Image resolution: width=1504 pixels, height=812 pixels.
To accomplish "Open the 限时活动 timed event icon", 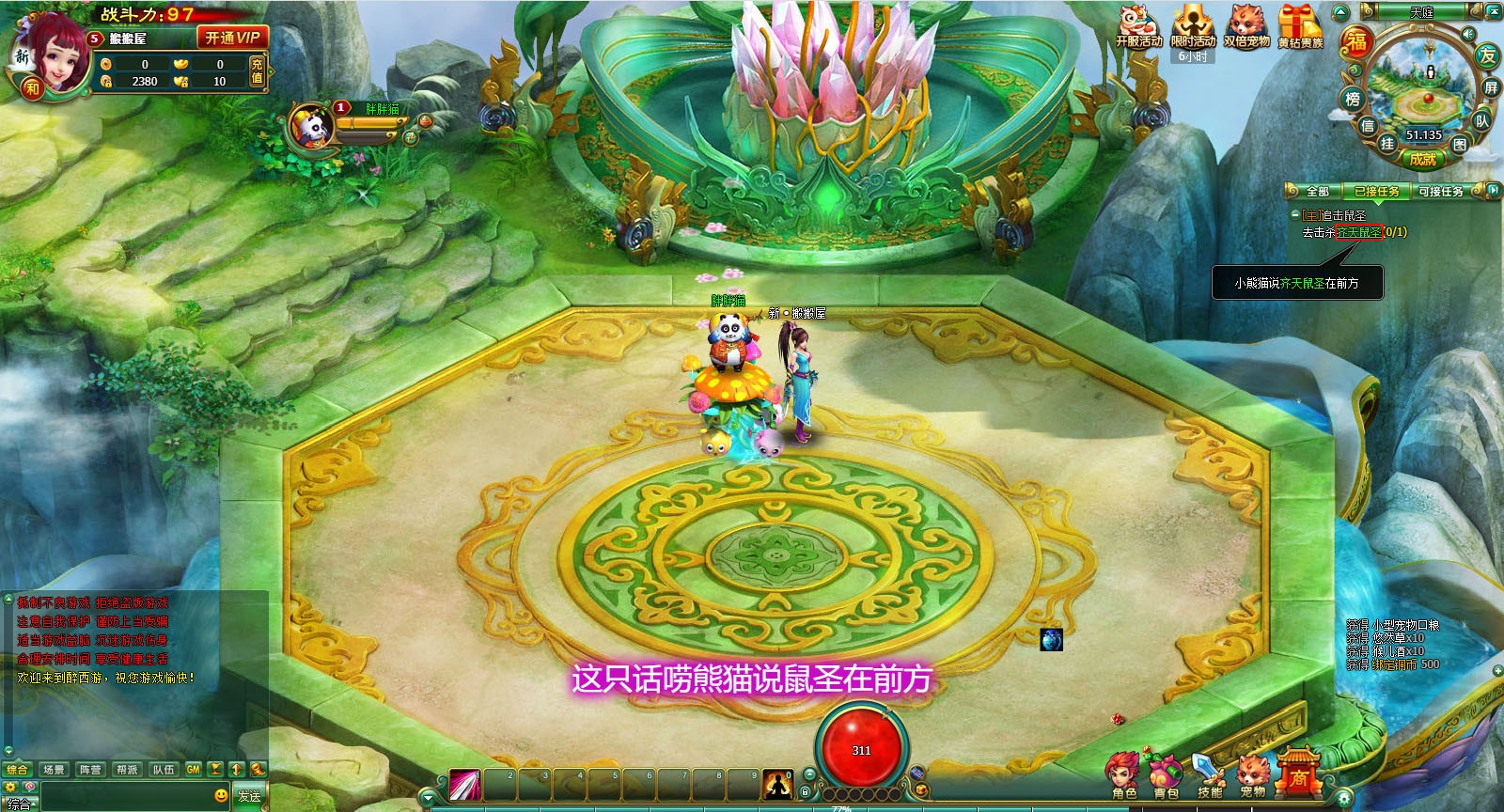I will (1193, 26).
